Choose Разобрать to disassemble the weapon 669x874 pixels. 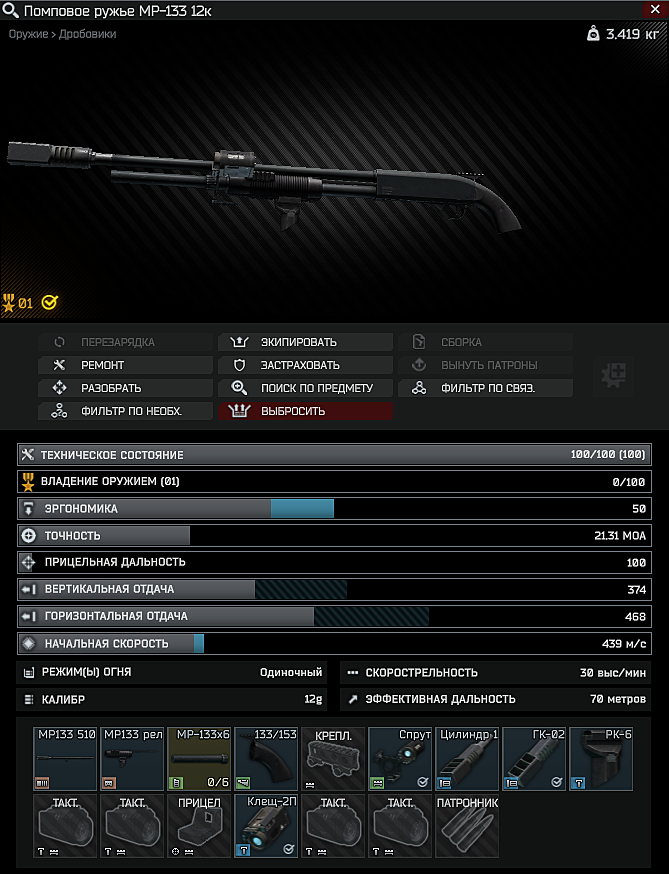[x=125, y=388]
